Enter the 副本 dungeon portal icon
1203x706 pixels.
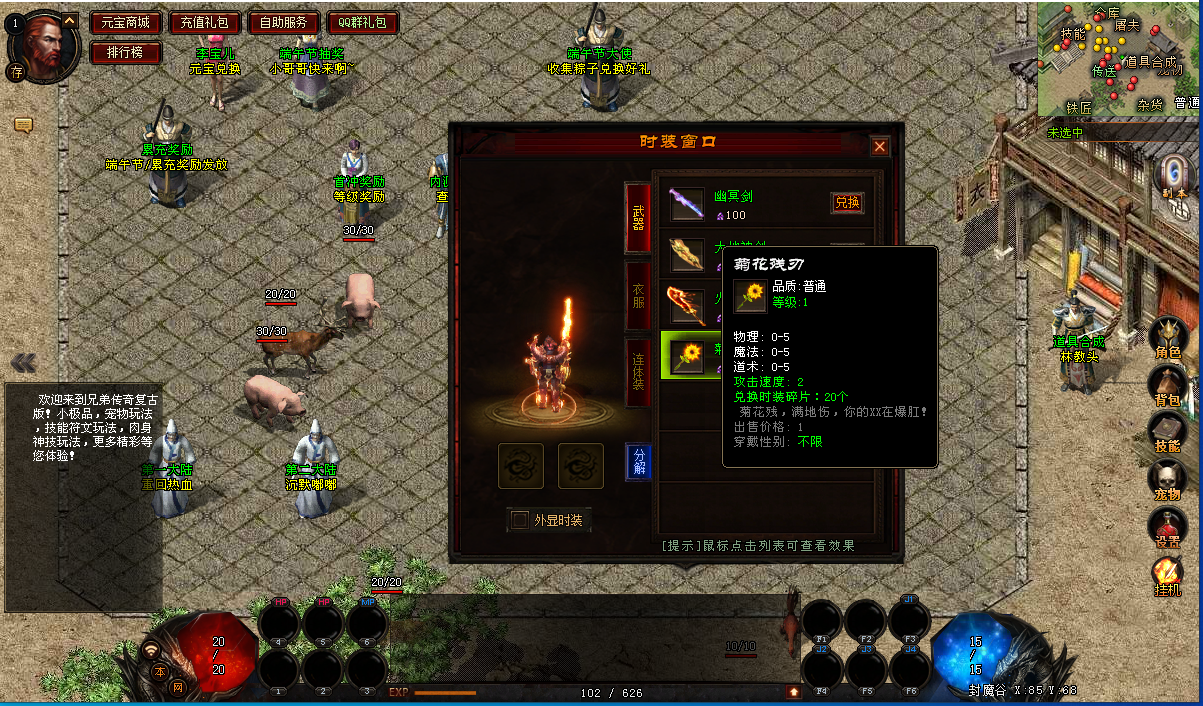[x=1174, y=180]
